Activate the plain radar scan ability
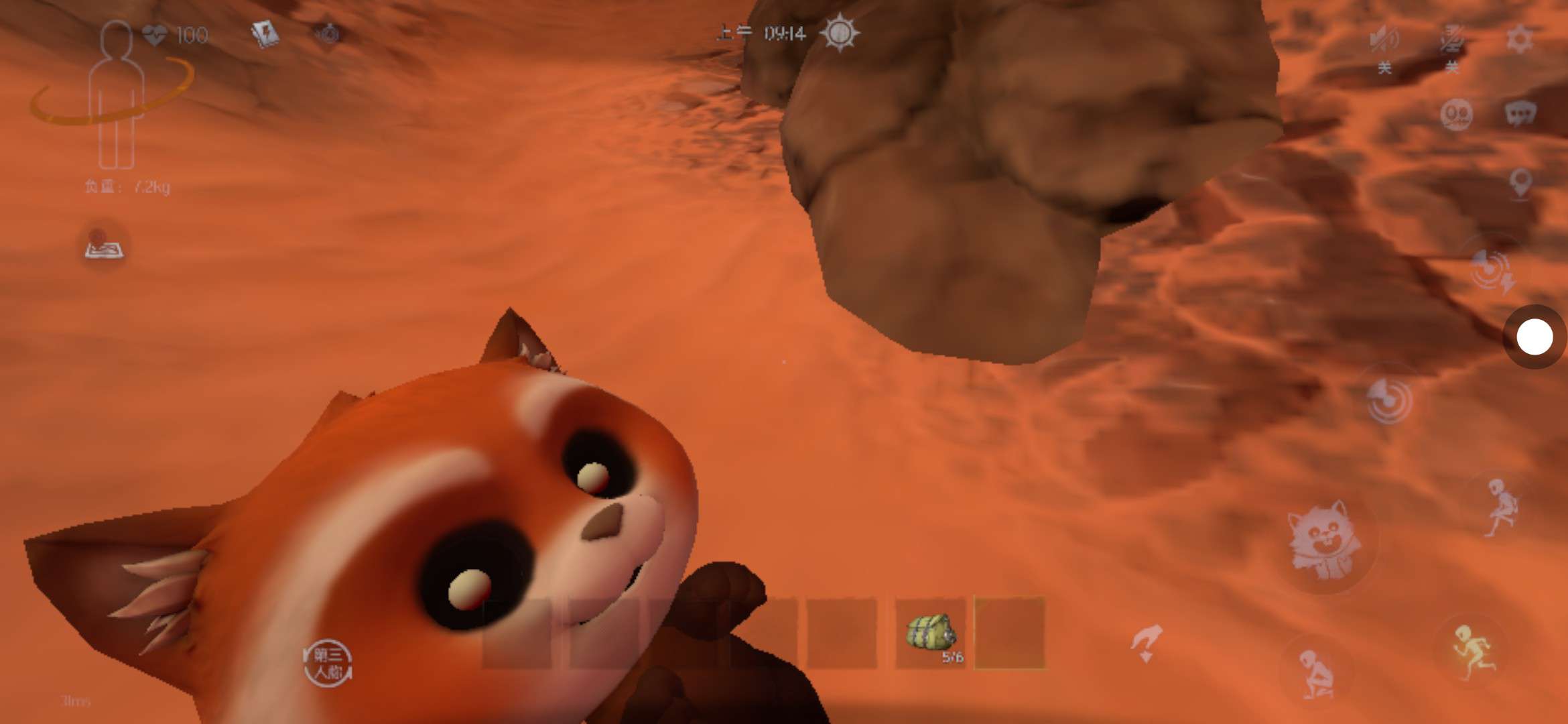This screenshot has height=724, width=1568. click(x=1388, y=401)
